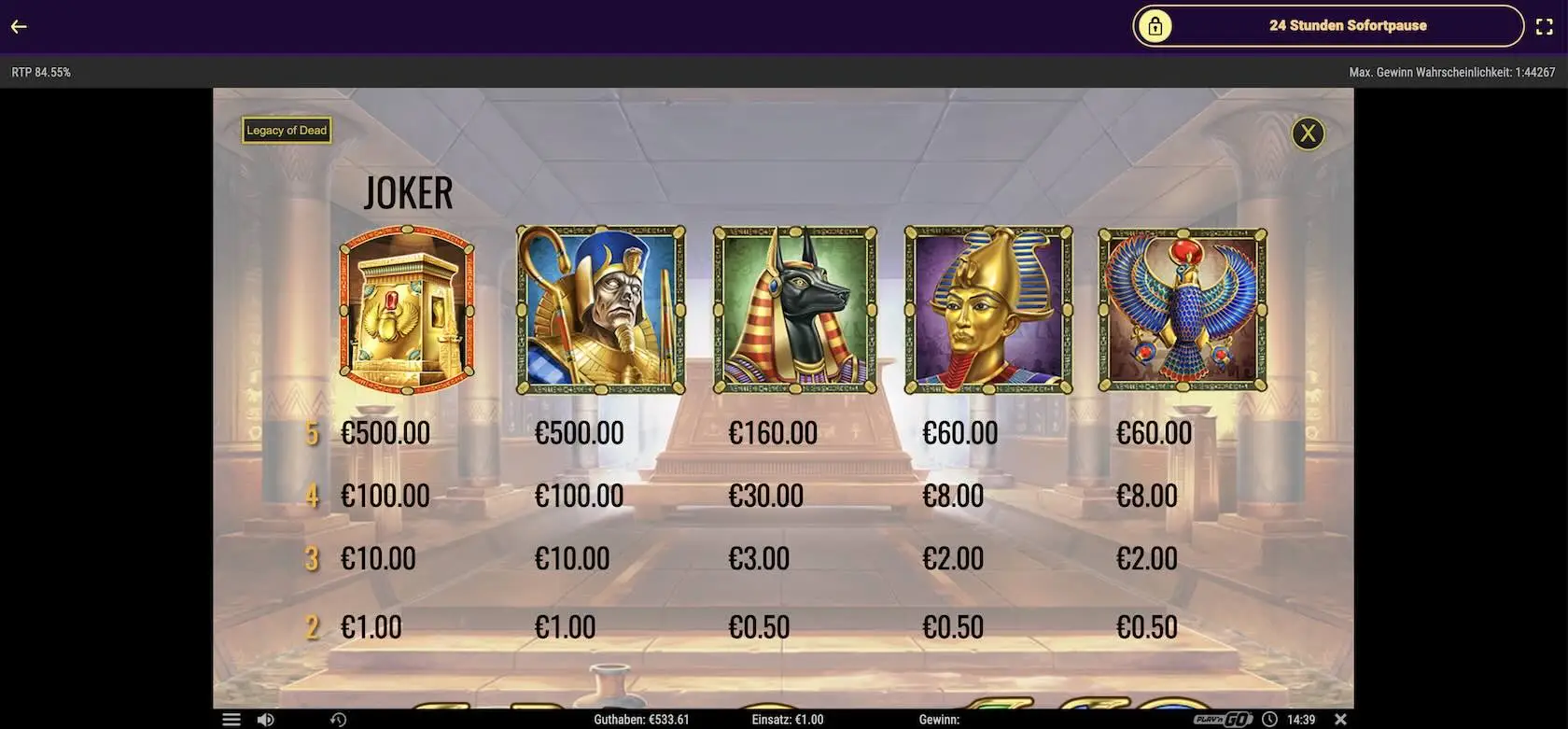Toggle sound with the speaker icon
The image size is (1568, 729).
coord(266,720)
